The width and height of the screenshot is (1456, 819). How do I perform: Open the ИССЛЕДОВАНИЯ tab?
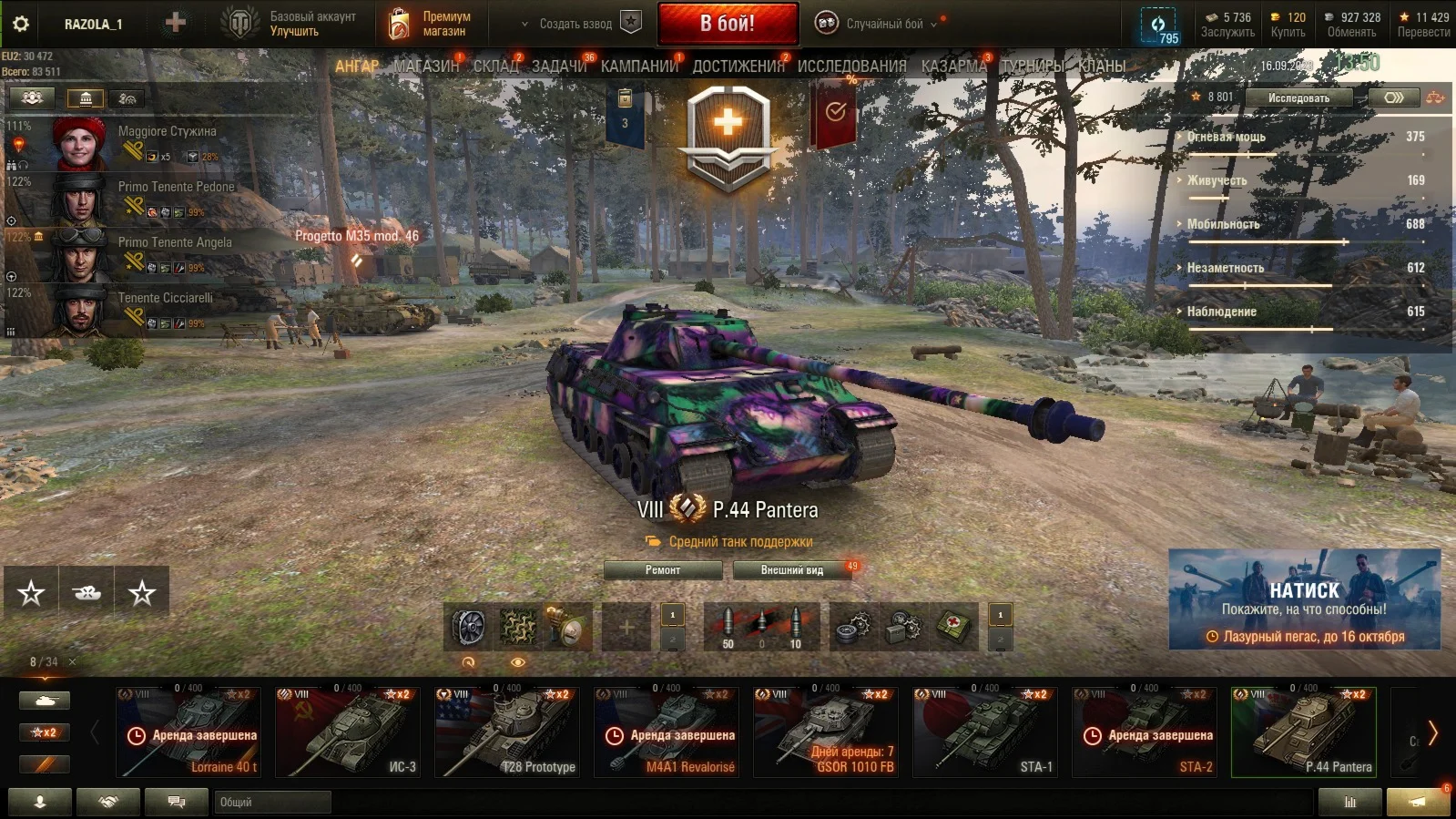[851, 66]
